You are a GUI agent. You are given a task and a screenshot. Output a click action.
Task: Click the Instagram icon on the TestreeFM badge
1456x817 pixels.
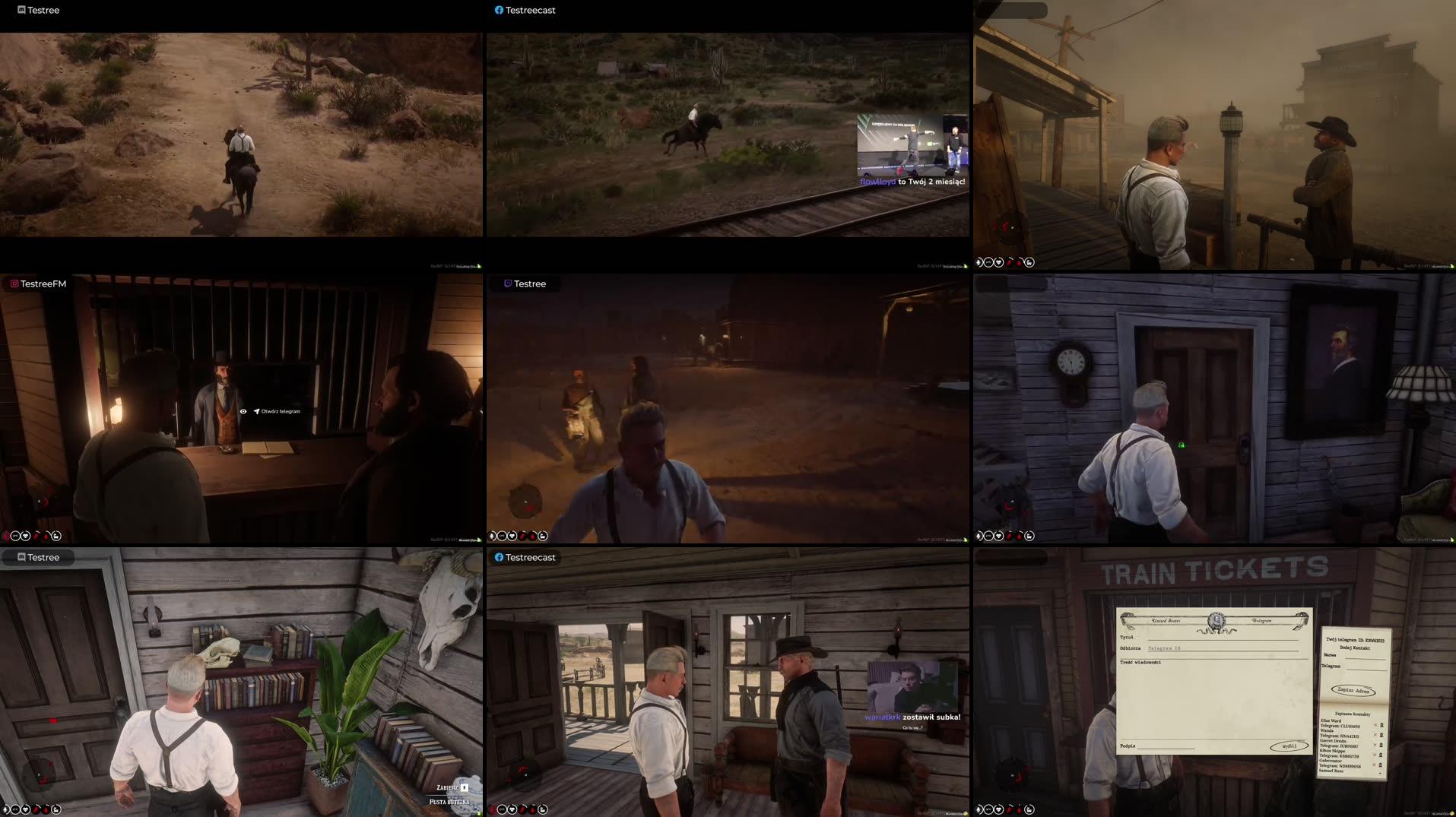click(14, 283)
